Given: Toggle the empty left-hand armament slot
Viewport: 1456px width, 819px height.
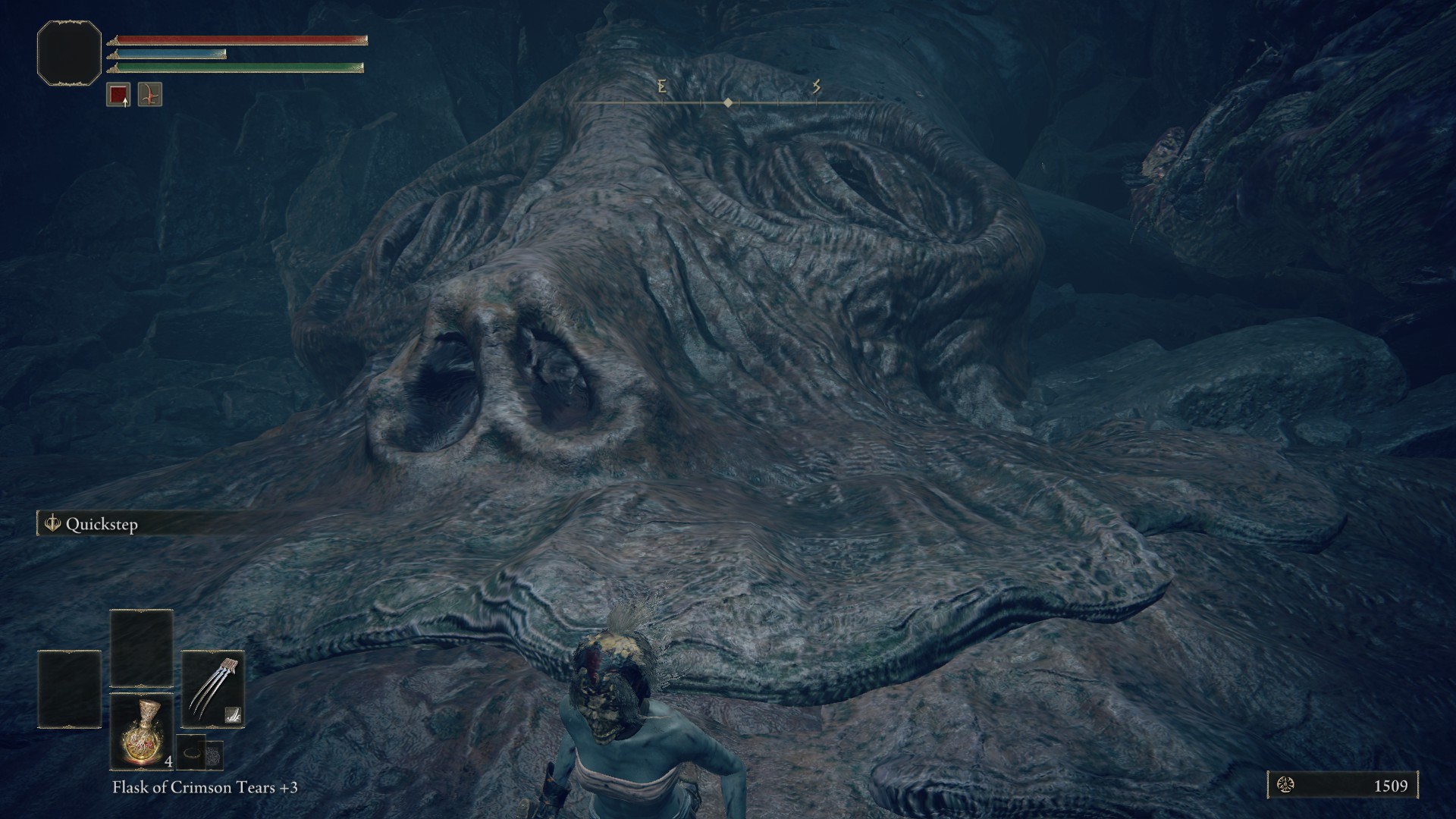Looking at the screenshot, I should [x=68, y=689].
